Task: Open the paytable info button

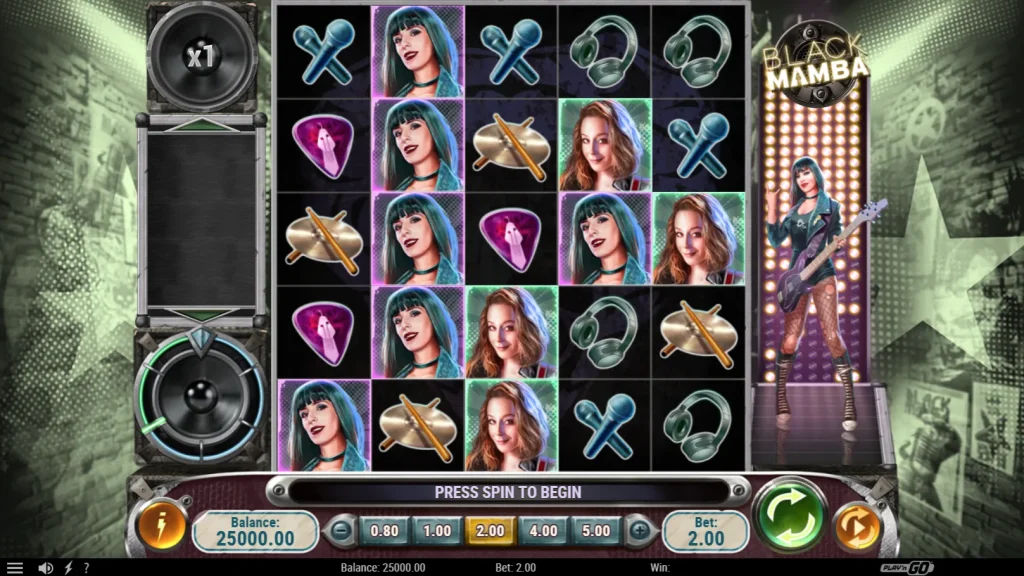Action: click(x=161, y=527)
